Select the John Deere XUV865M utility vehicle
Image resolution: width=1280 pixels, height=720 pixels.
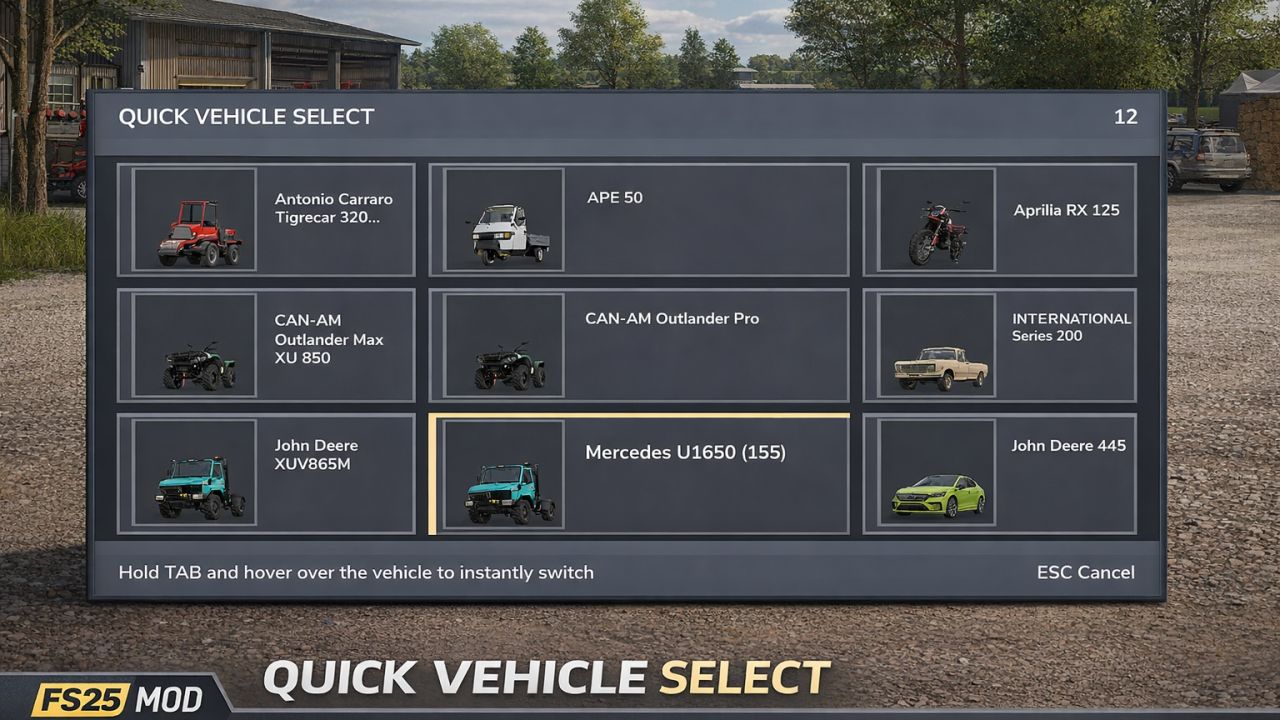(x=266, y=472)
